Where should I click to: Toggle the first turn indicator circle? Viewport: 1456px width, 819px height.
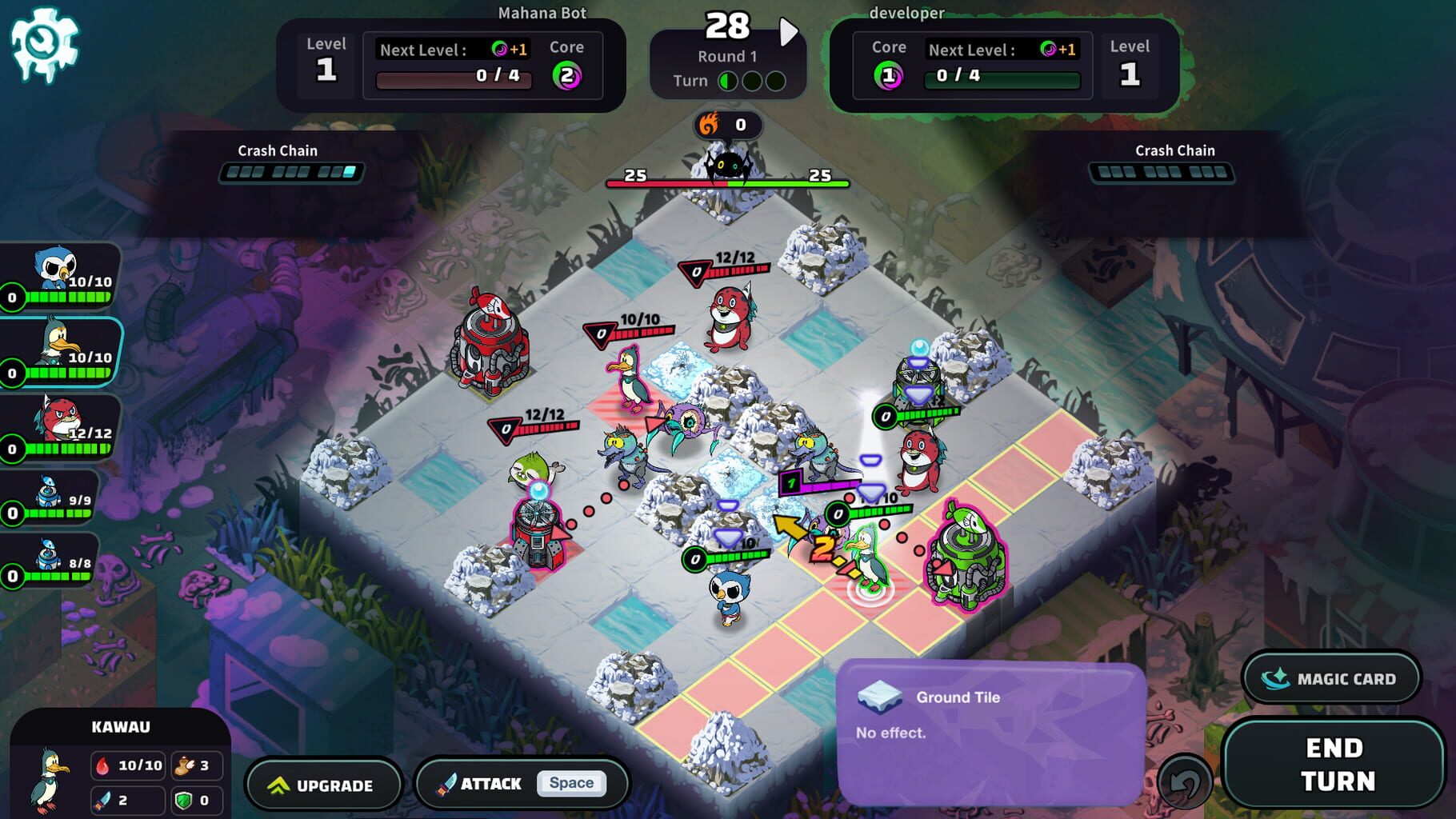click(730, 82)
